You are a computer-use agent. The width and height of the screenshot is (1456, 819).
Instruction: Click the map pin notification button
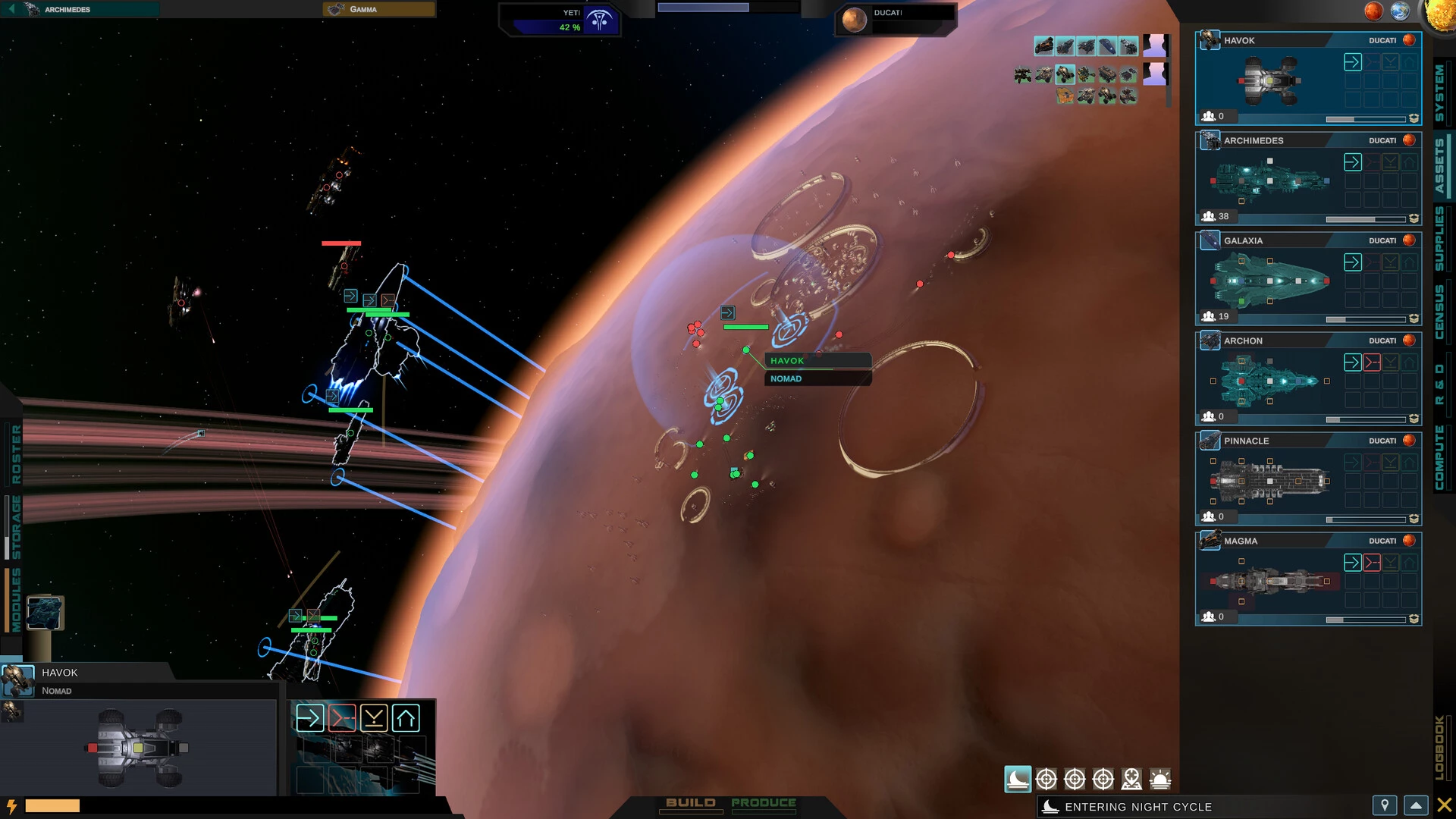click(1385, 805)
